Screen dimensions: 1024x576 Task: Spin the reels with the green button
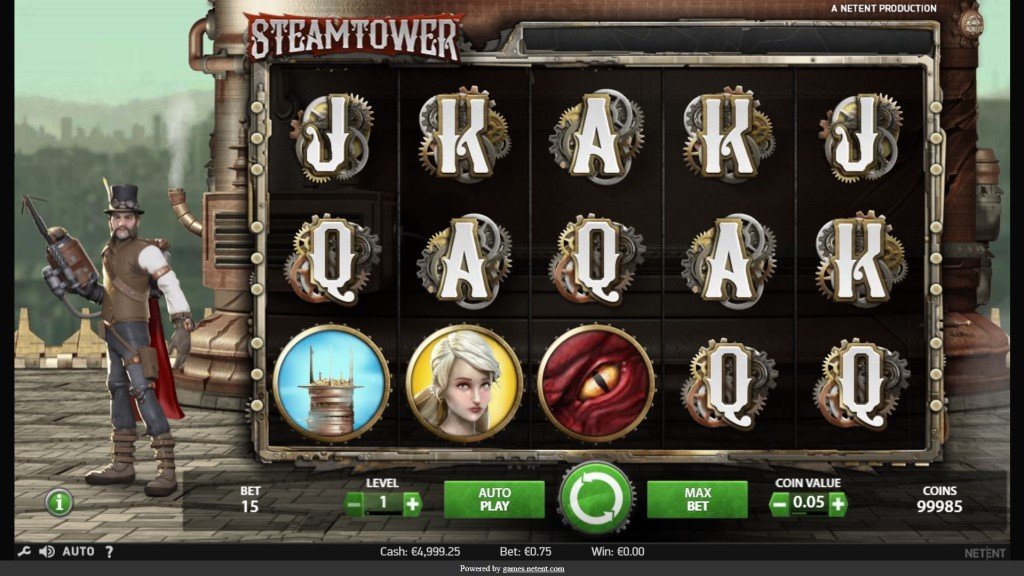point(596,498)
